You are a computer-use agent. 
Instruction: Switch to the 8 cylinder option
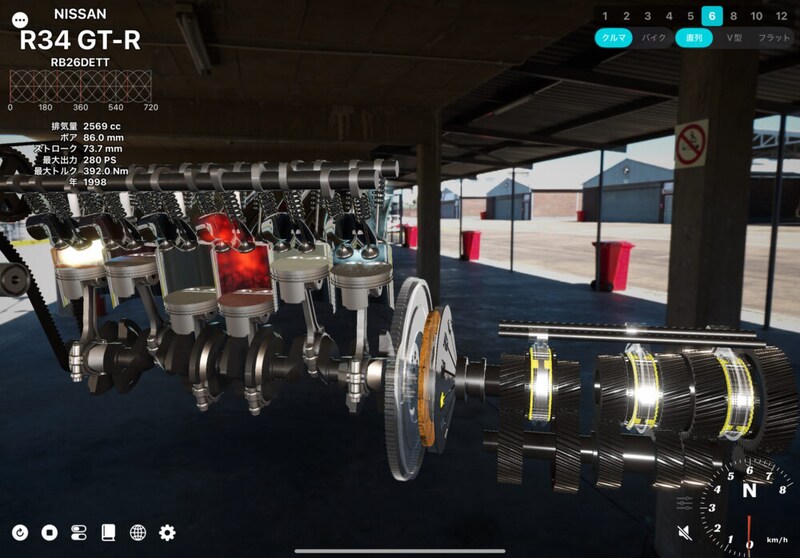[x=733, y=16]
